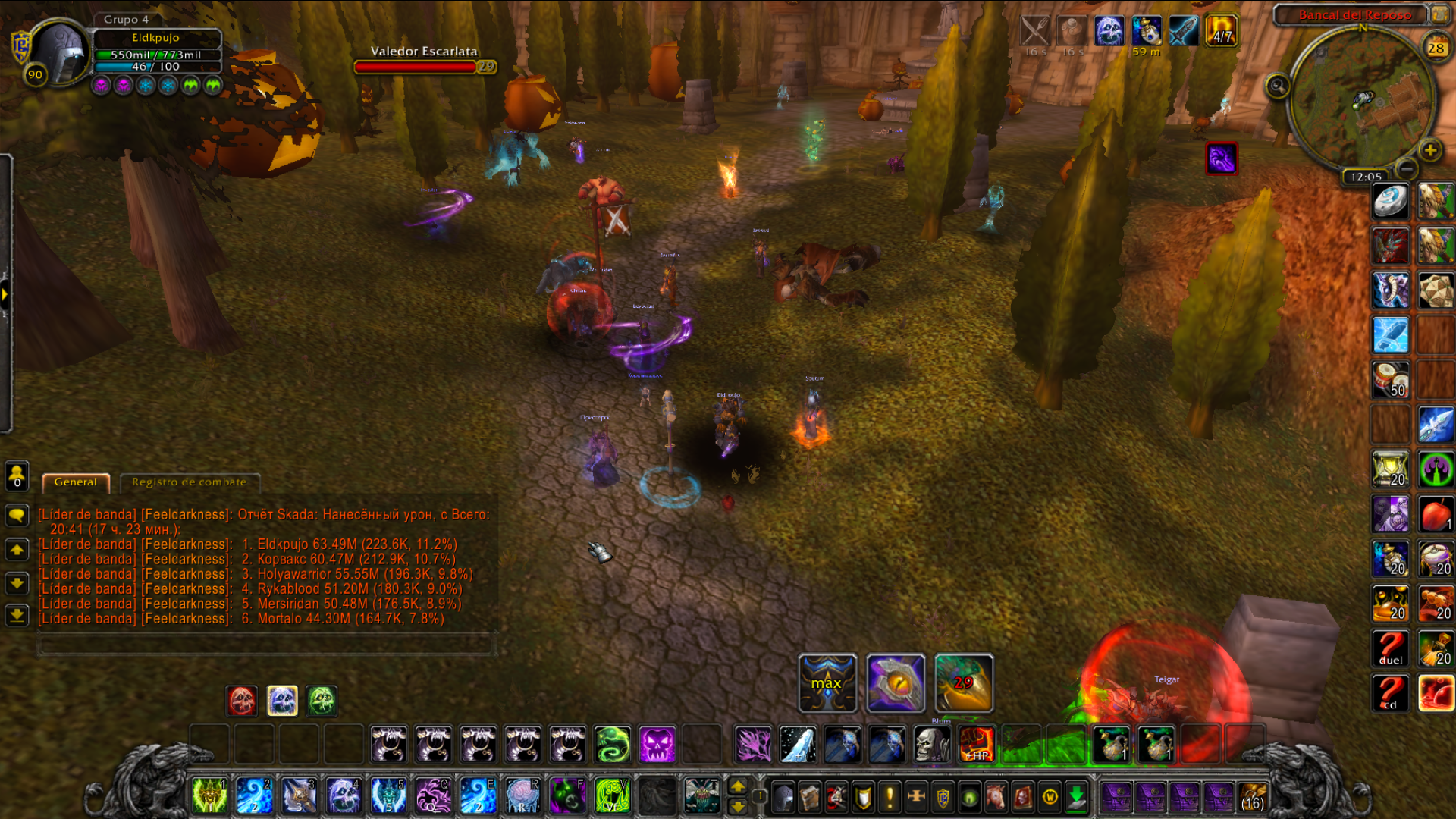Cast the purple skull face spell

tap(657, 744)
